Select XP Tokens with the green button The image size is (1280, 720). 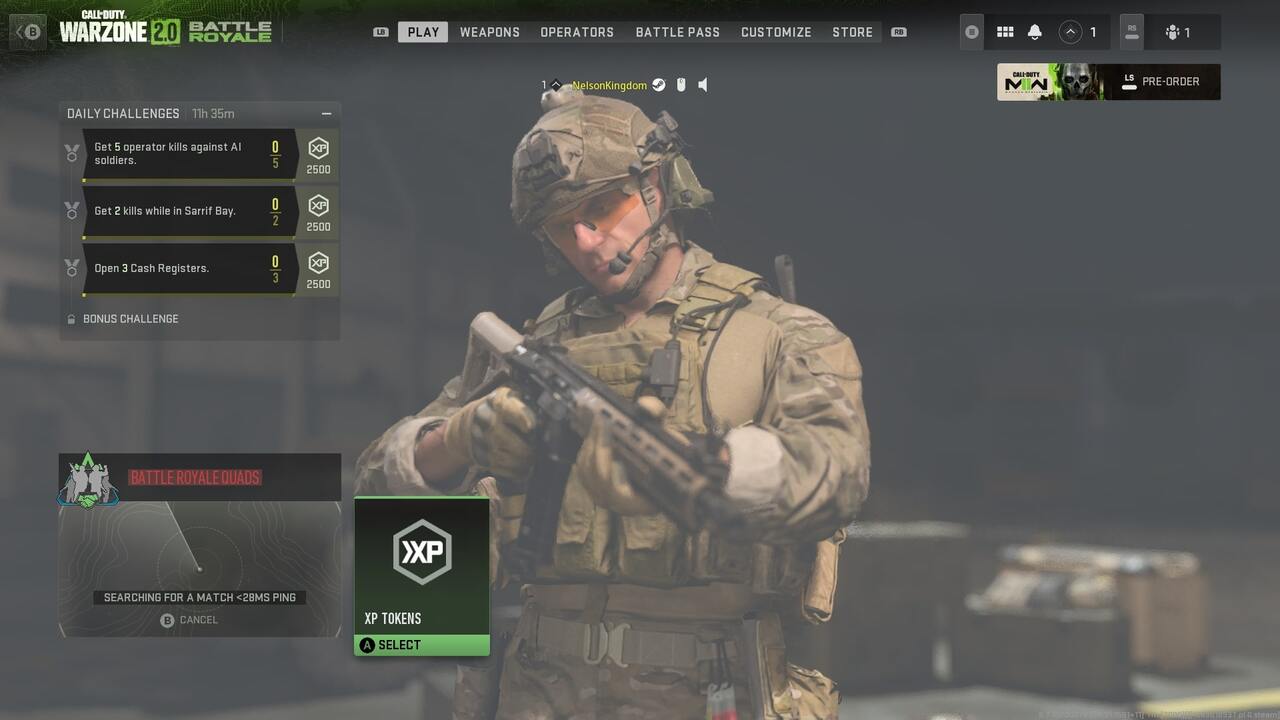[421, 644]
